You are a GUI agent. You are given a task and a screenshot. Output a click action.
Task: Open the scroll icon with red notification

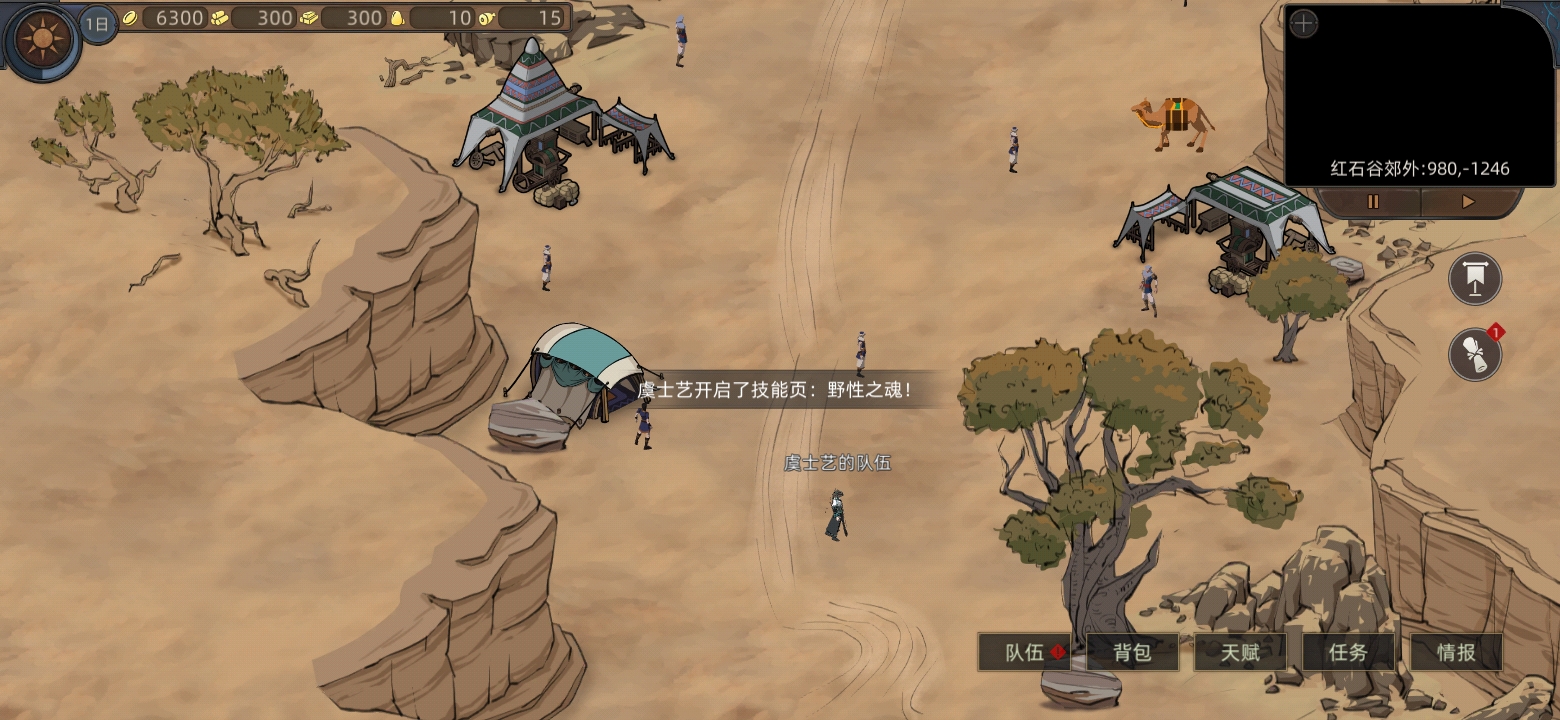tap(1475, 354)
